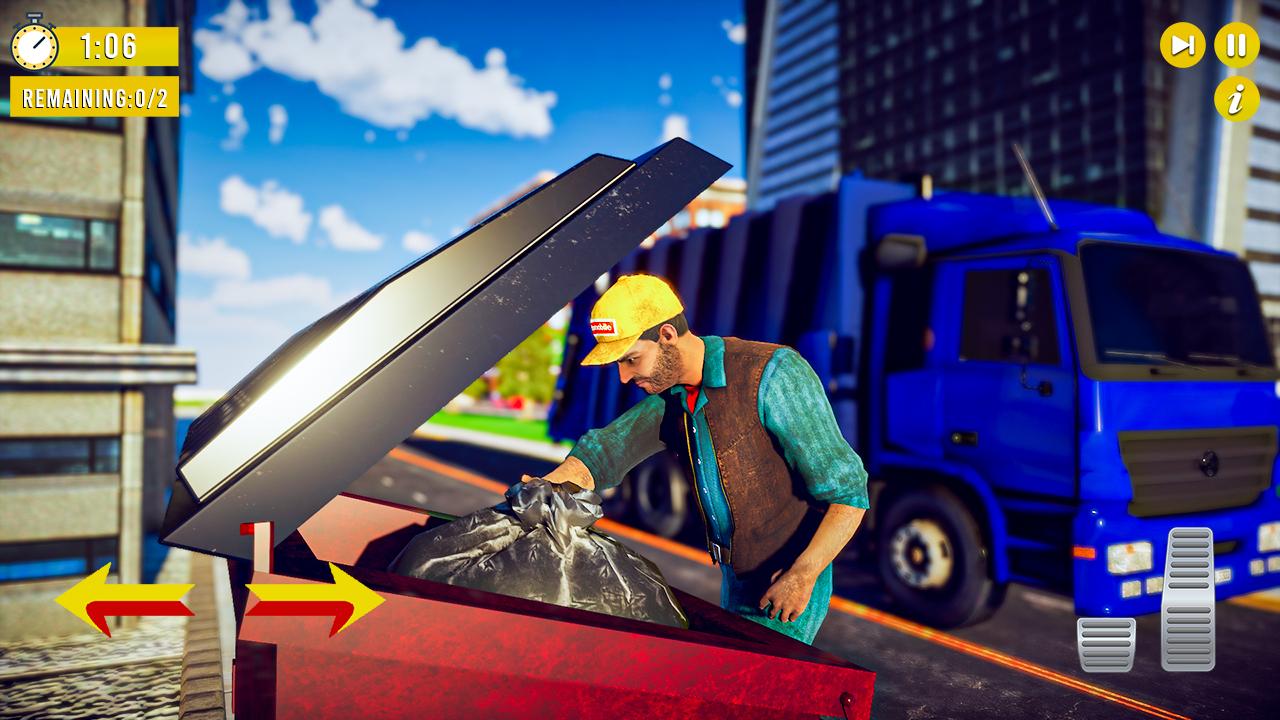The height and width of the screenshot is (720, 1280).
Task: Toggle pause using the yellow pause circle
Action: [x=1235, y=44]
